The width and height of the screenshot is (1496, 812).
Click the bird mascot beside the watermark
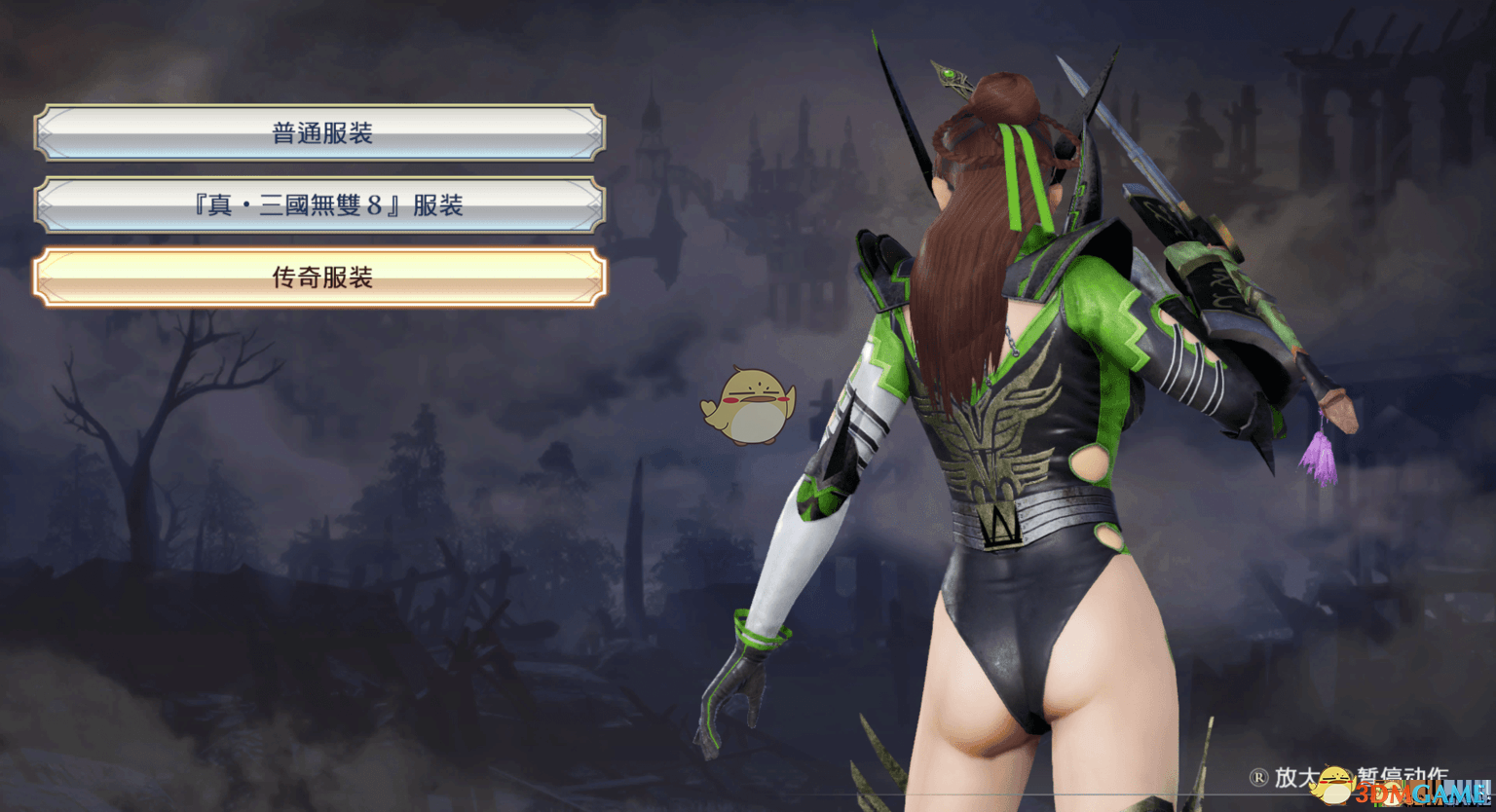point(1334,787)
